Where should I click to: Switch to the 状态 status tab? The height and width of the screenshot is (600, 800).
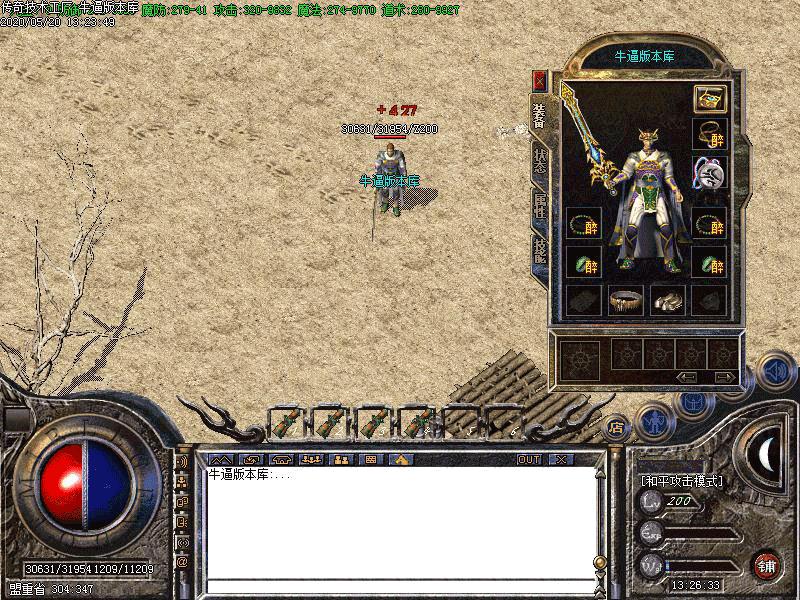[x=540, y=163]
